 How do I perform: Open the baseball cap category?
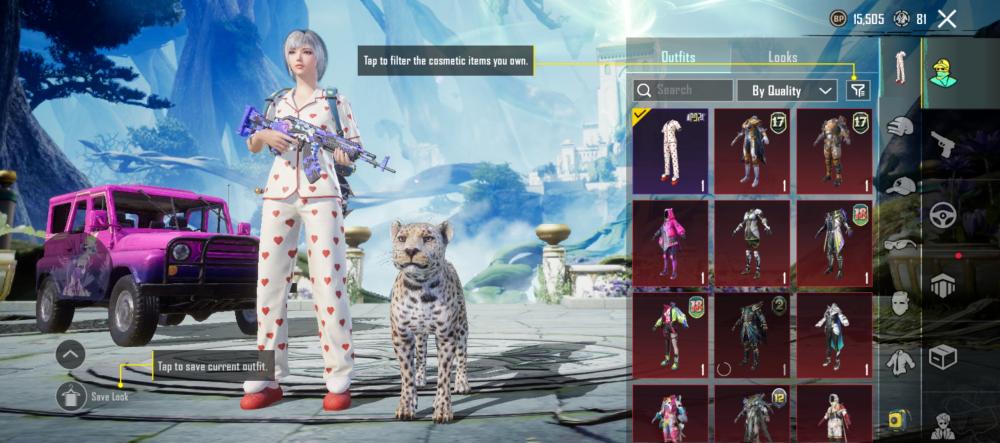coord(901,185)
